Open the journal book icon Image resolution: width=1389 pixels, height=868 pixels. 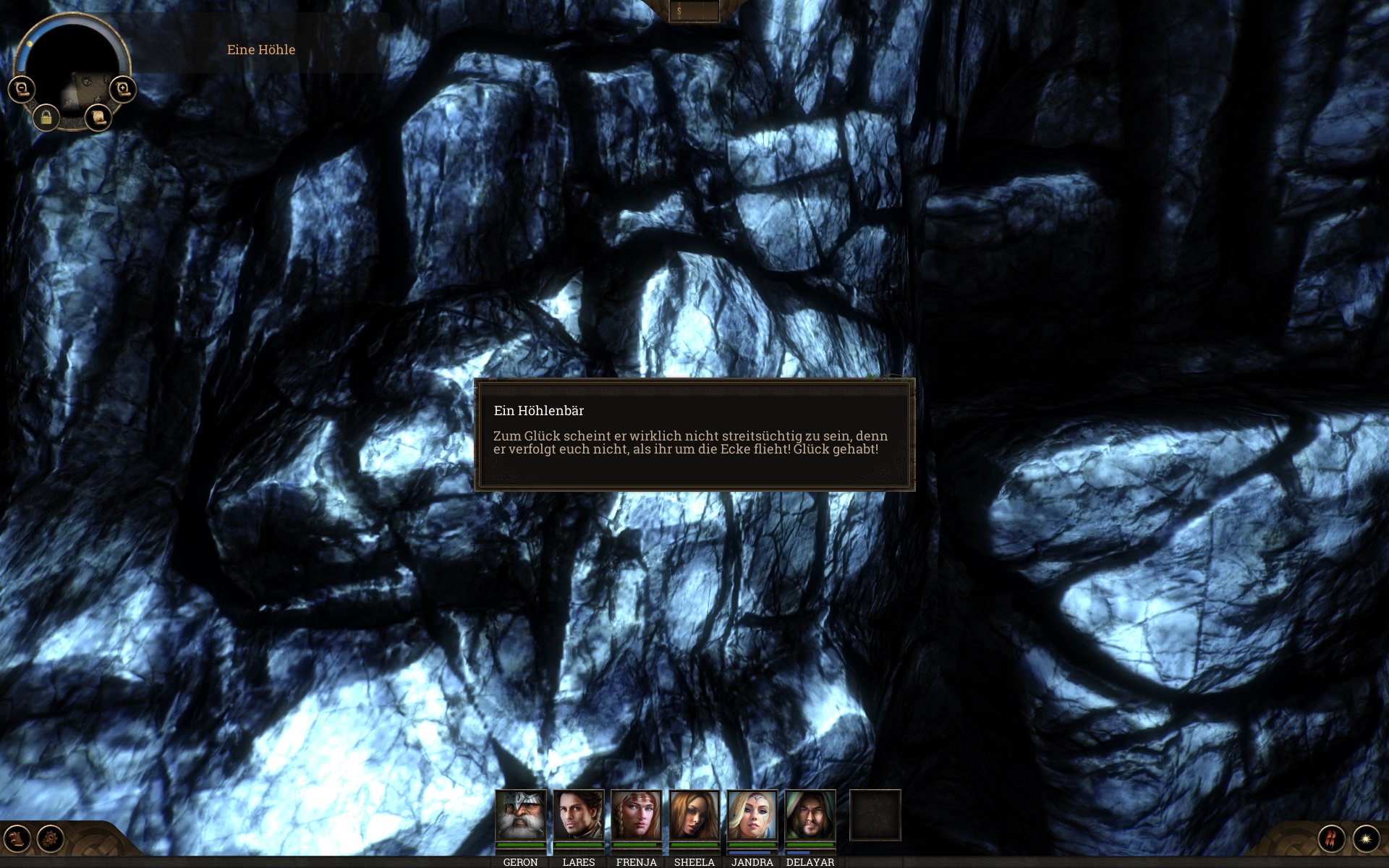(x=17, y=839)
